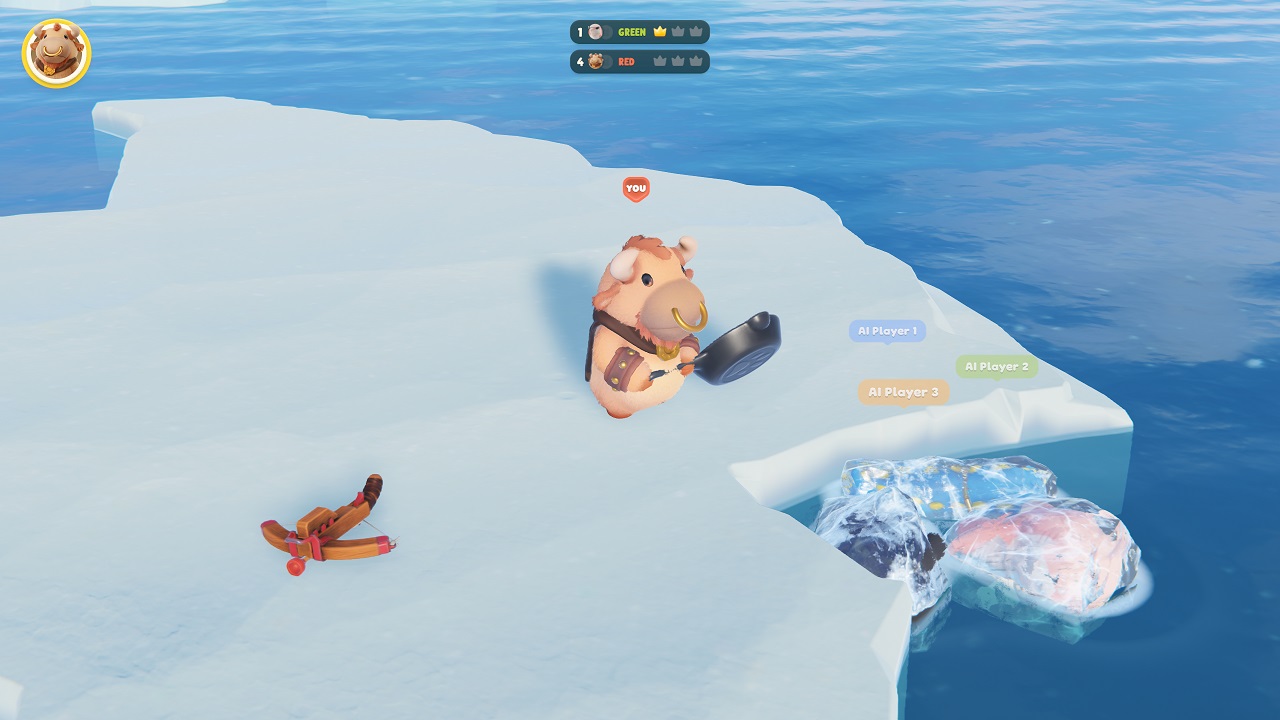Select the GREEN team scoreboard row
This screenshot has height=720, width=1280.
point(639,32)
